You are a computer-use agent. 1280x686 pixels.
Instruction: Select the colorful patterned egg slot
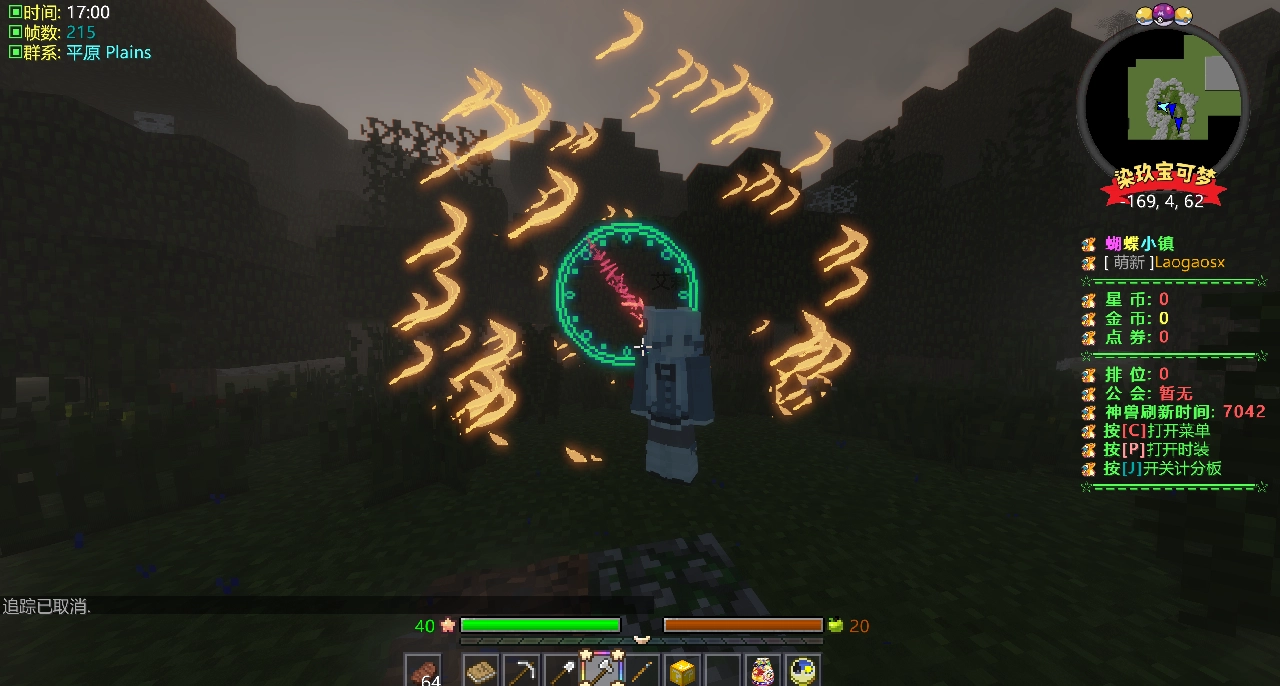pyautogui.click(x=763, y=671)
